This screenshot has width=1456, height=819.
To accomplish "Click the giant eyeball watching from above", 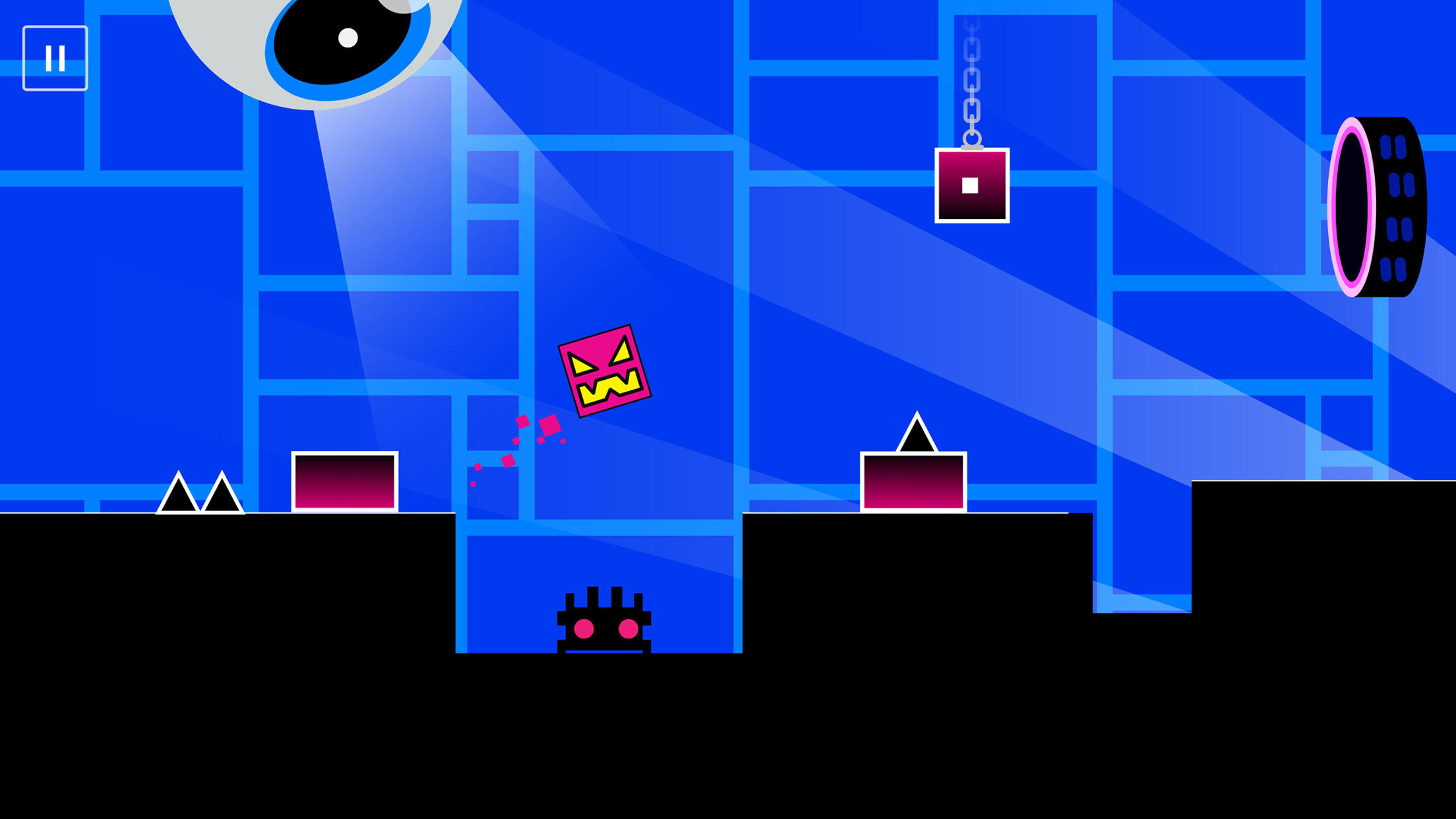I will pos(317,40).
